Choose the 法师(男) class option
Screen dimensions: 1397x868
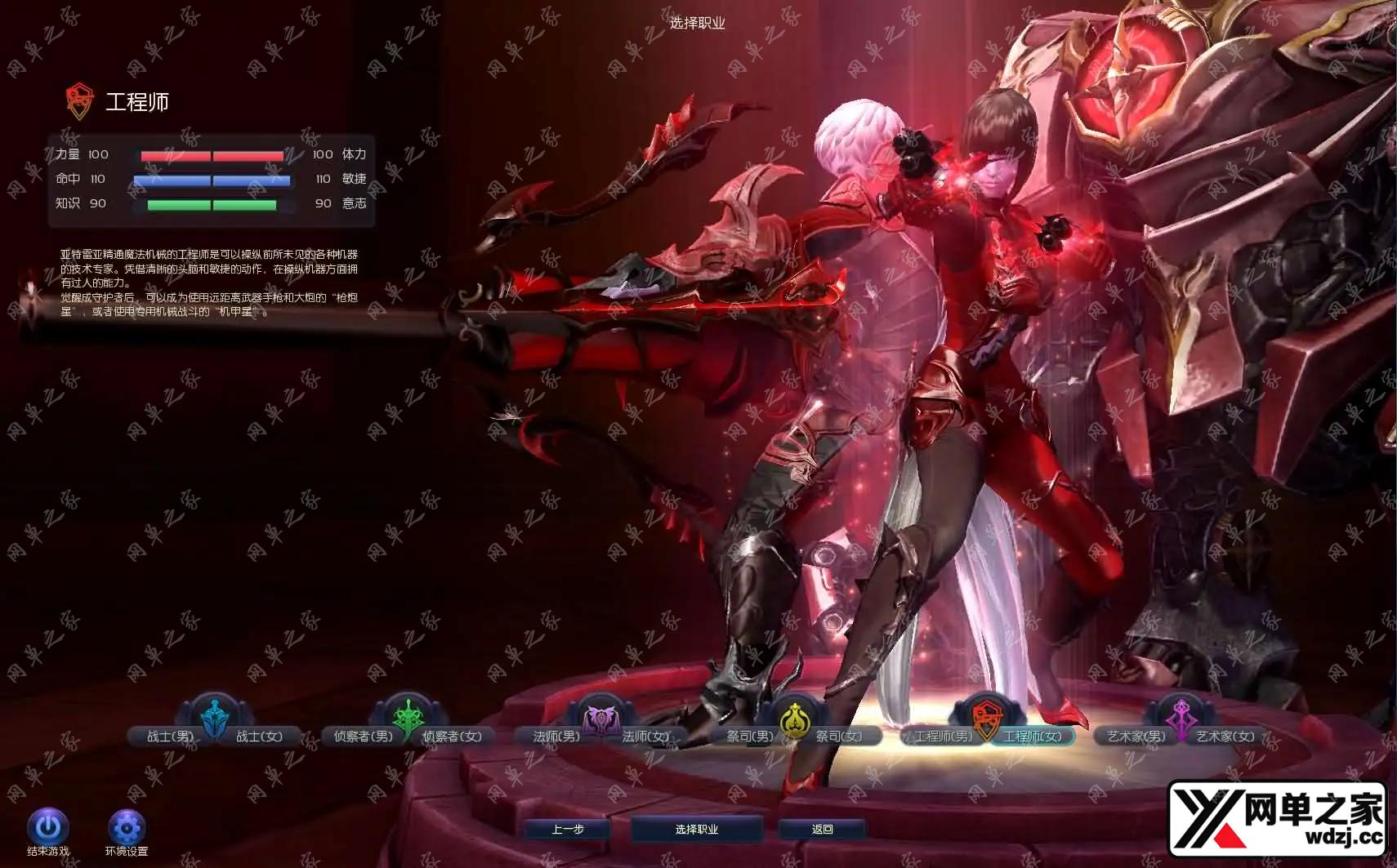(x=556, y=737)
